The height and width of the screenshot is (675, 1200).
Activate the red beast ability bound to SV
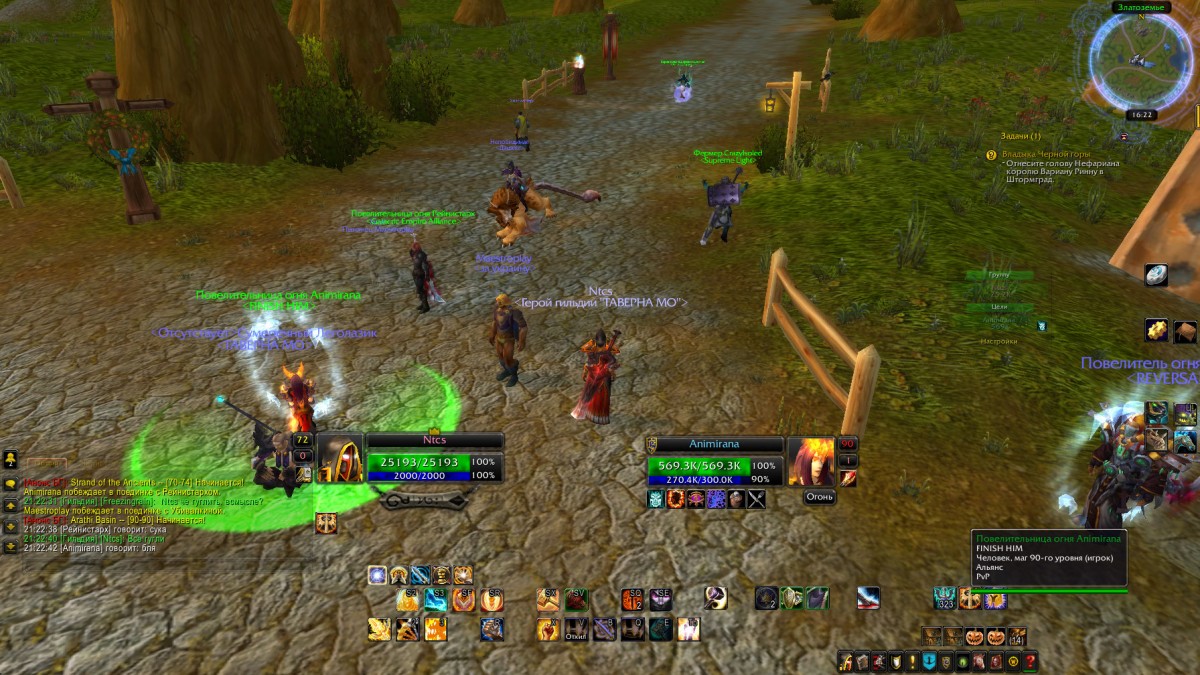point(577,599)
